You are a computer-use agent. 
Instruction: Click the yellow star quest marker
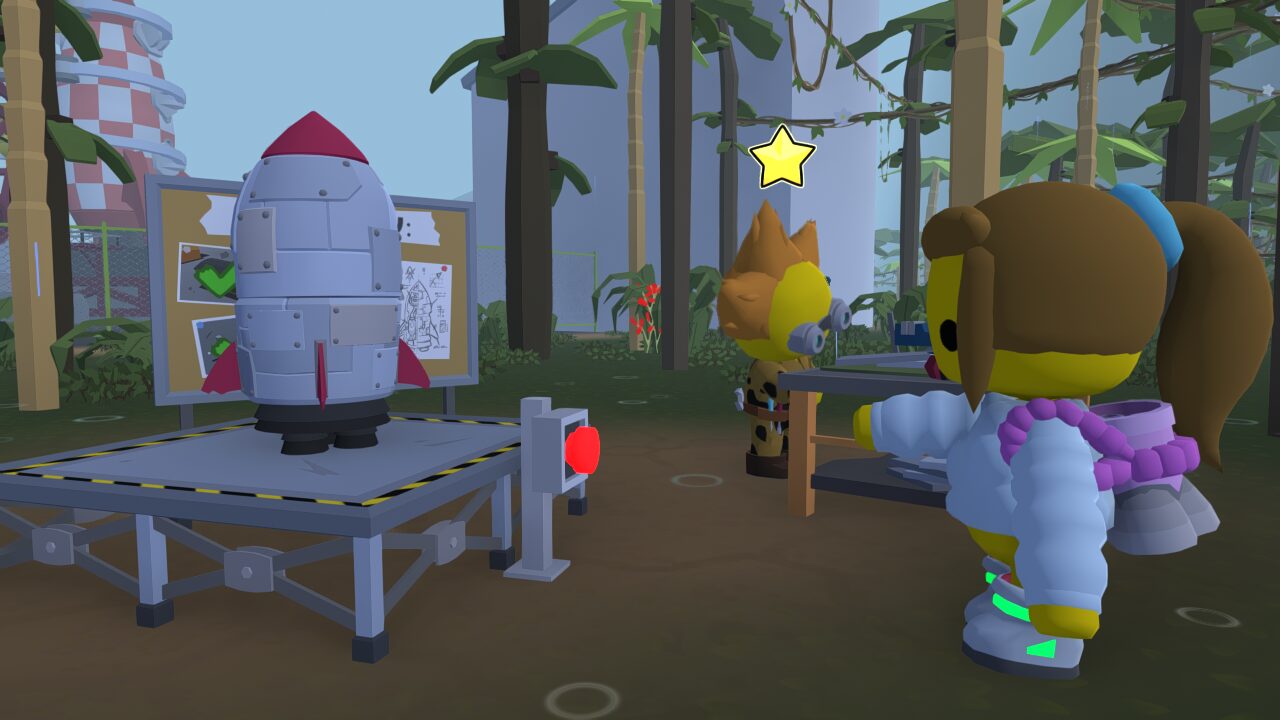pyautogui.click(x=782, y=158)
